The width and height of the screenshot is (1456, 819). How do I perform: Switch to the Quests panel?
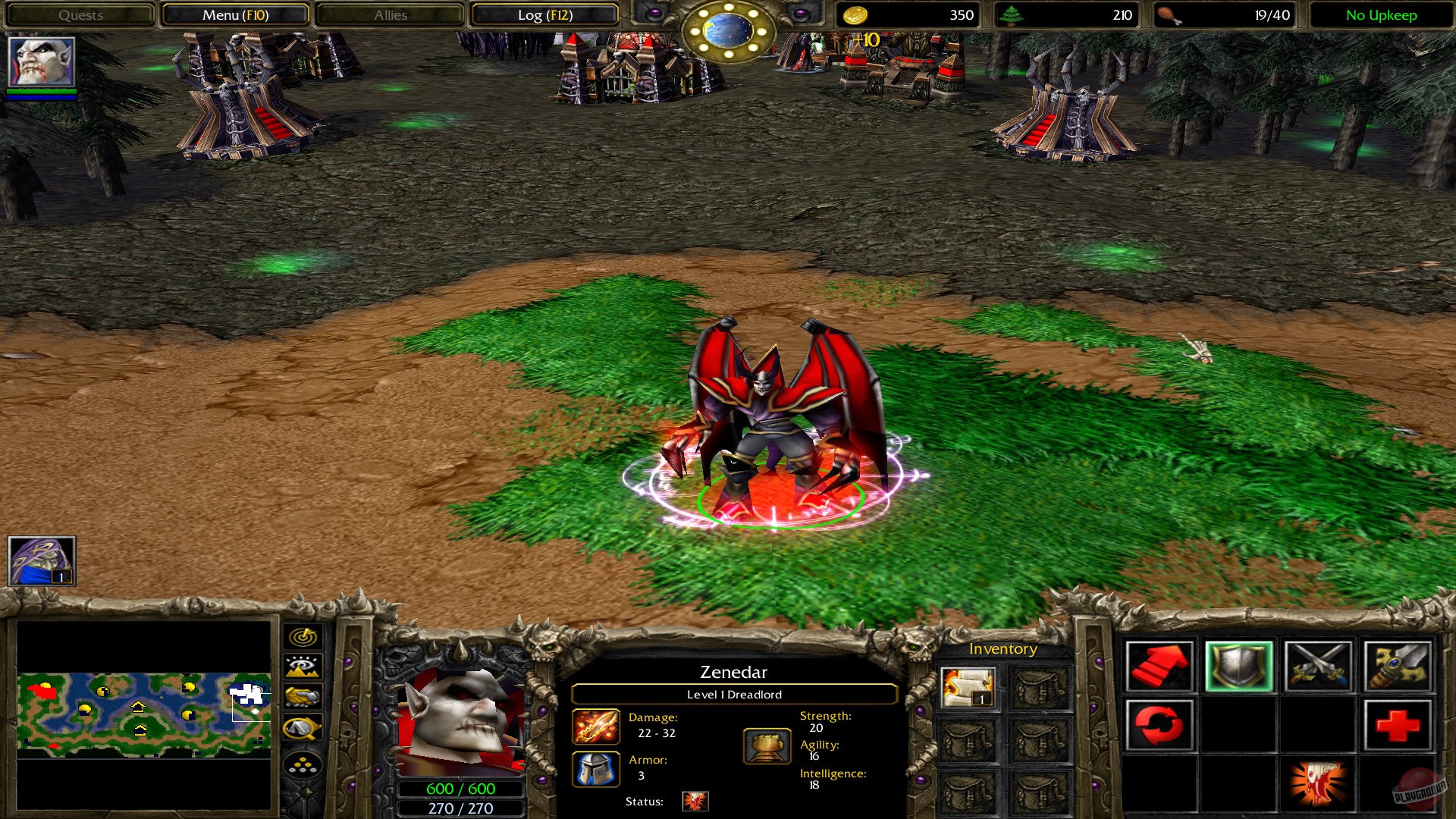point(81,14)
